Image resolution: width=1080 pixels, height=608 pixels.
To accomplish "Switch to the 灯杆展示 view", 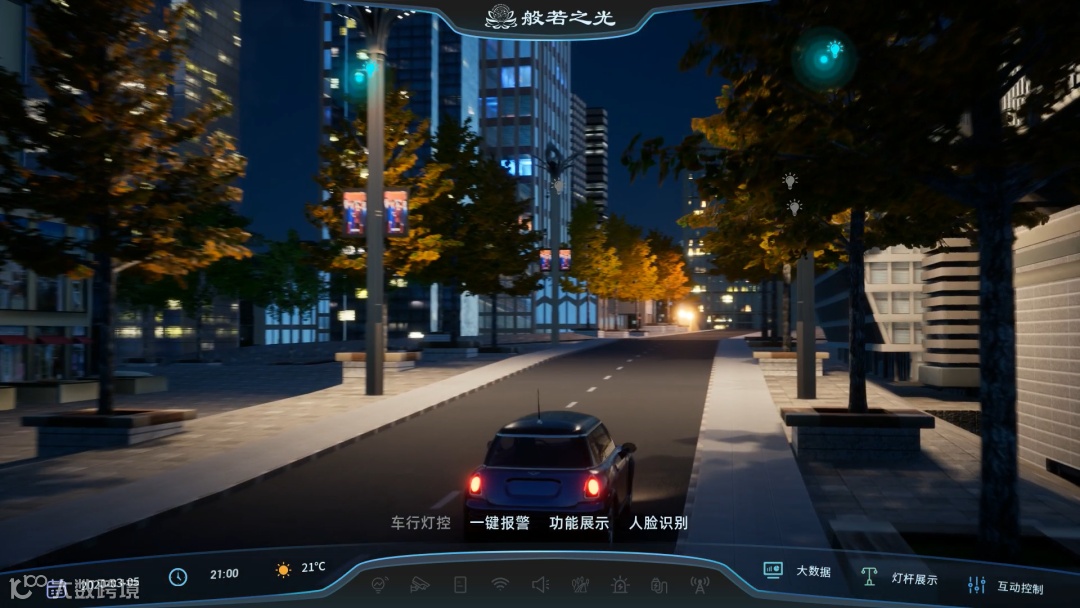I will (900, 579).
